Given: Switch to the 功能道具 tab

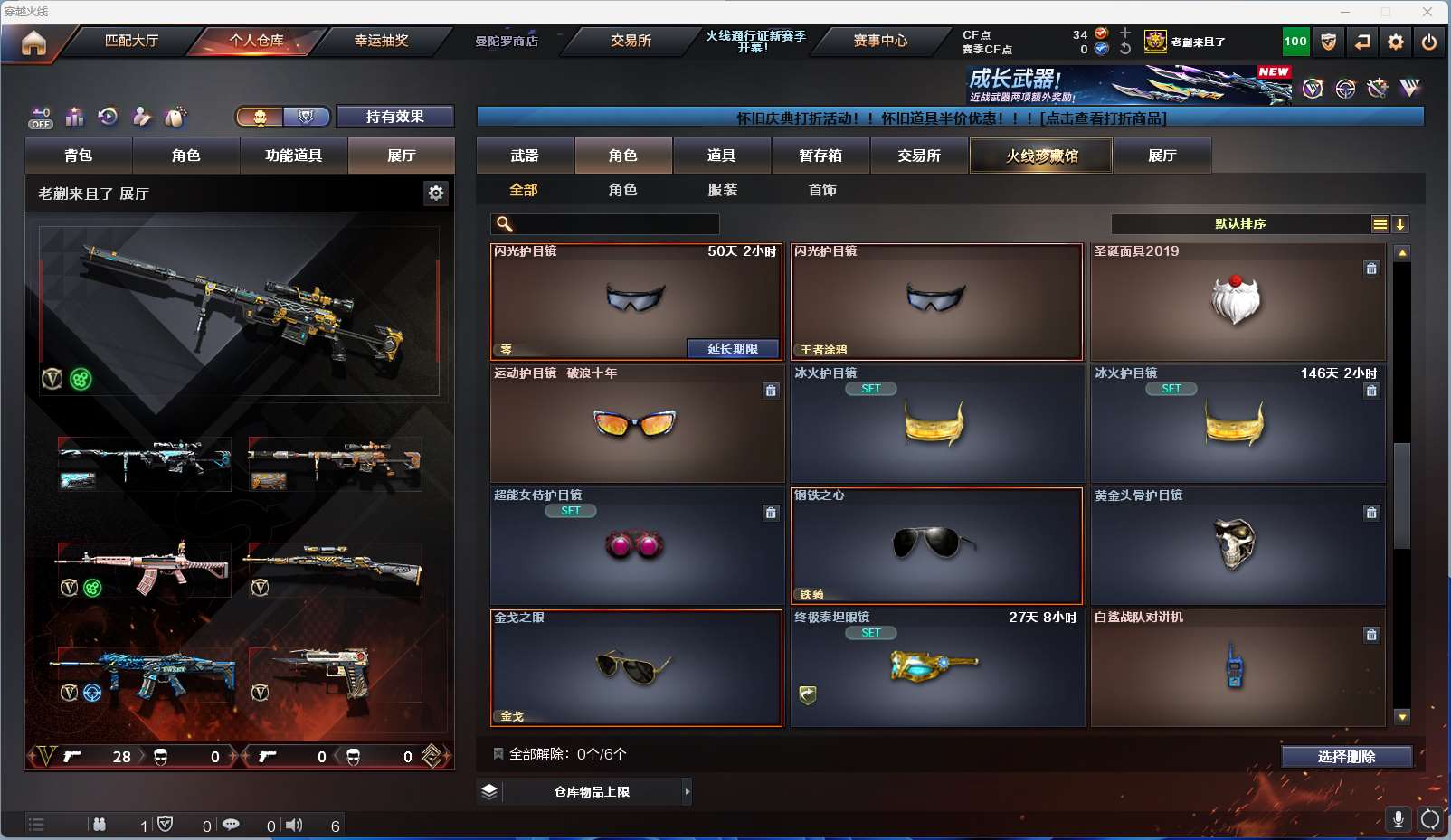Looking at the screenshot, I should click(x=293, y=156).
